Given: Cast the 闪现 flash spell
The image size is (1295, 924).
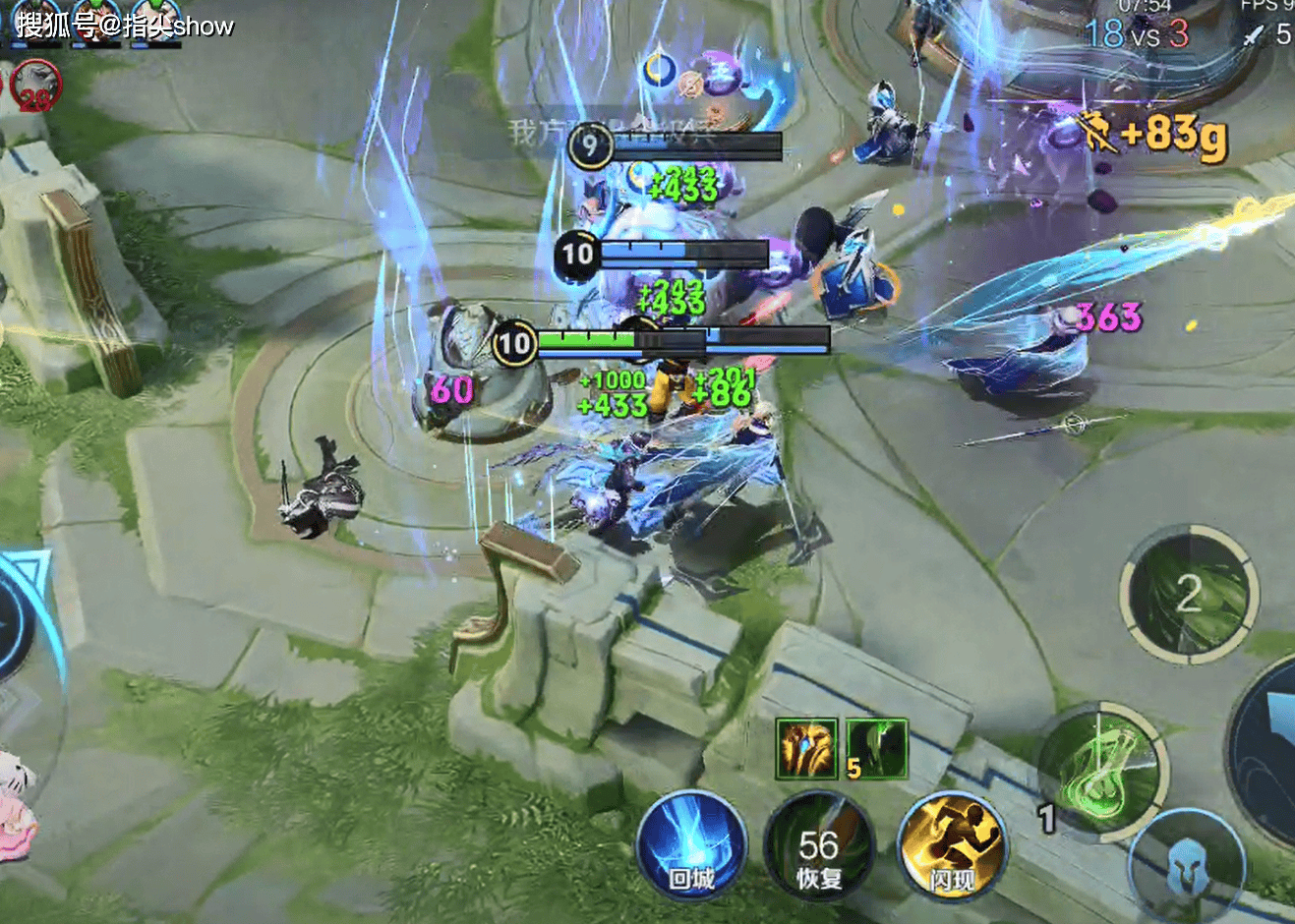Looking at the screenshot, I should click(x=952, y=847).
